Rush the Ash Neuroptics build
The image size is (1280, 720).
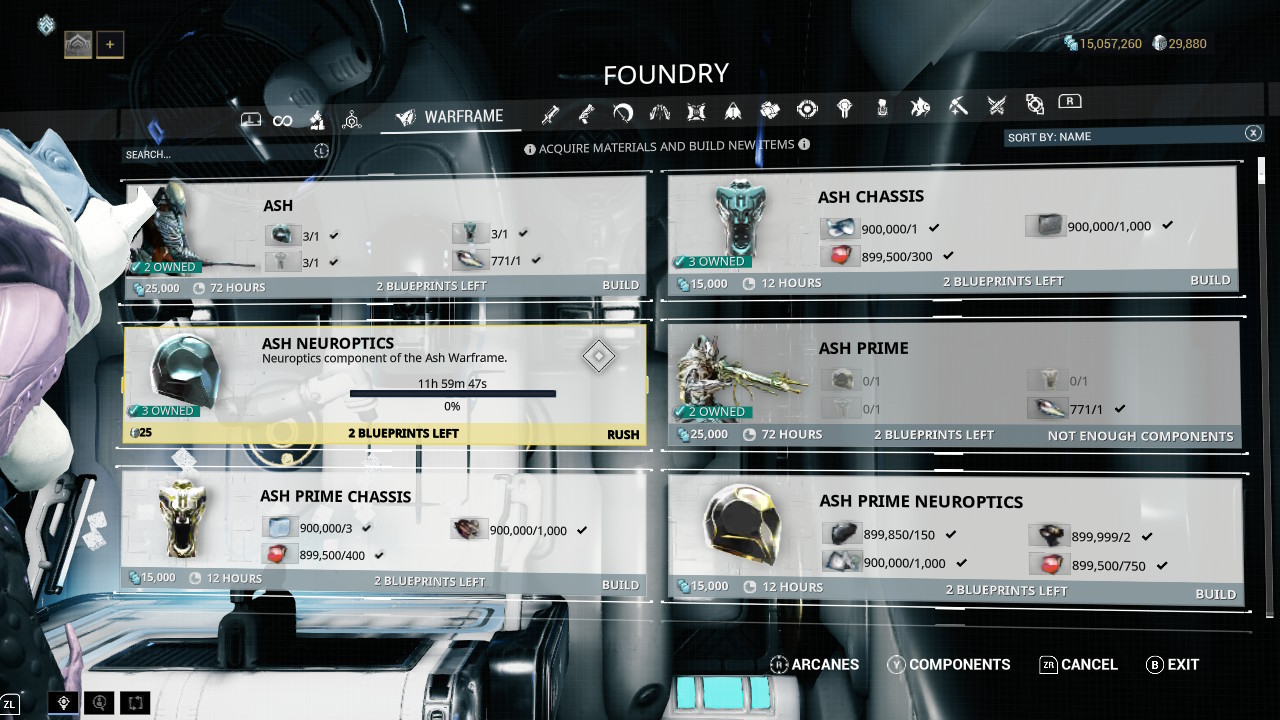click(622, 434)
